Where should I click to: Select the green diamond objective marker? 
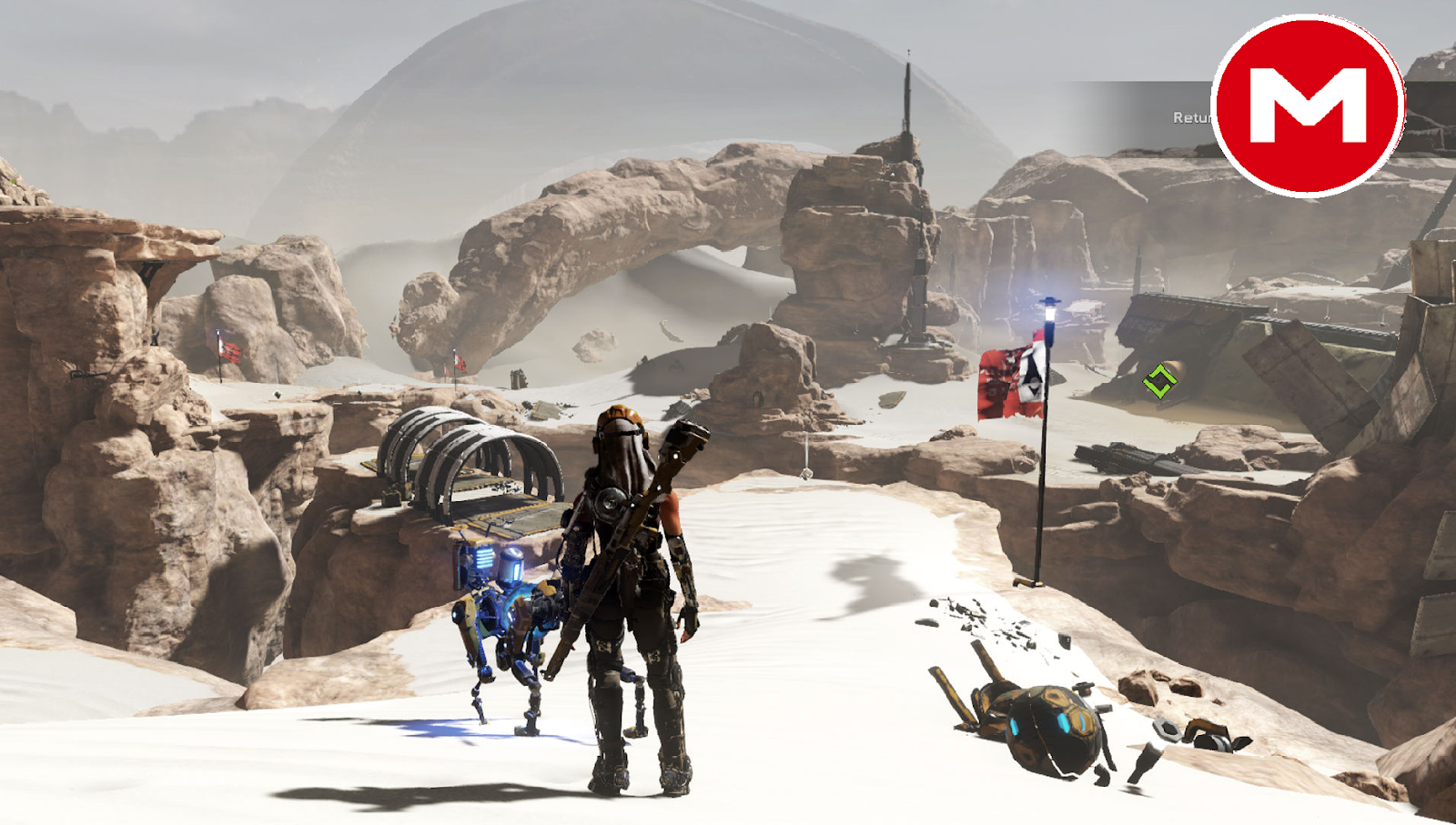1159,379
